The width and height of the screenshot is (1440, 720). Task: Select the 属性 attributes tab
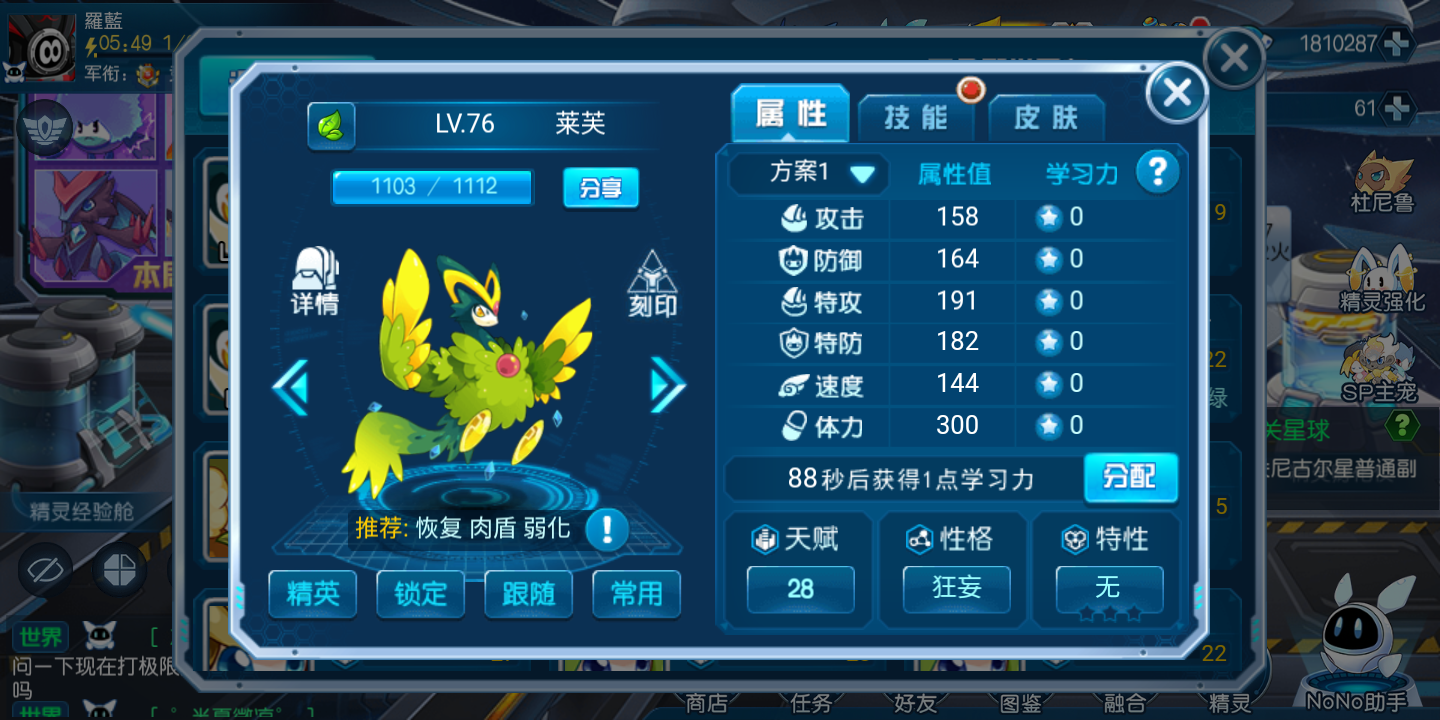coord(790,115)
